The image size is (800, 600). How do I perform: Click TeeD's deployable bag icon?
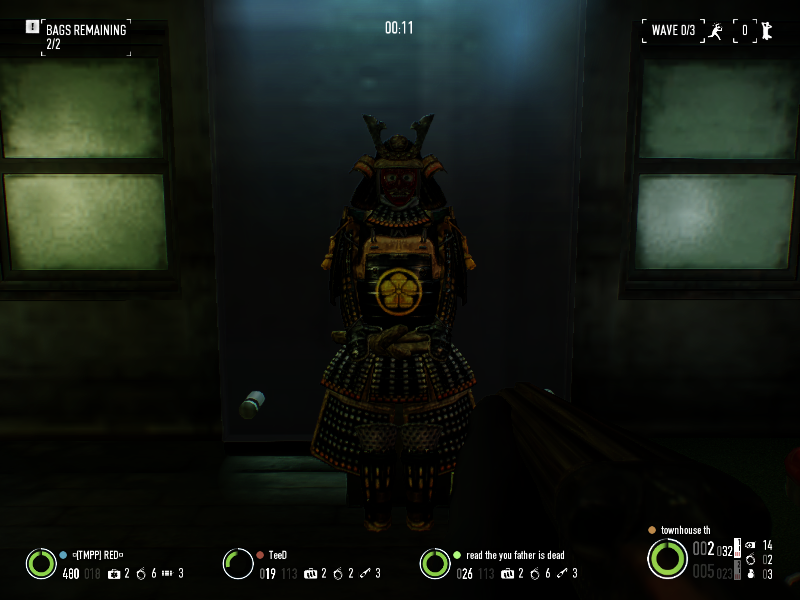point(311,573)
